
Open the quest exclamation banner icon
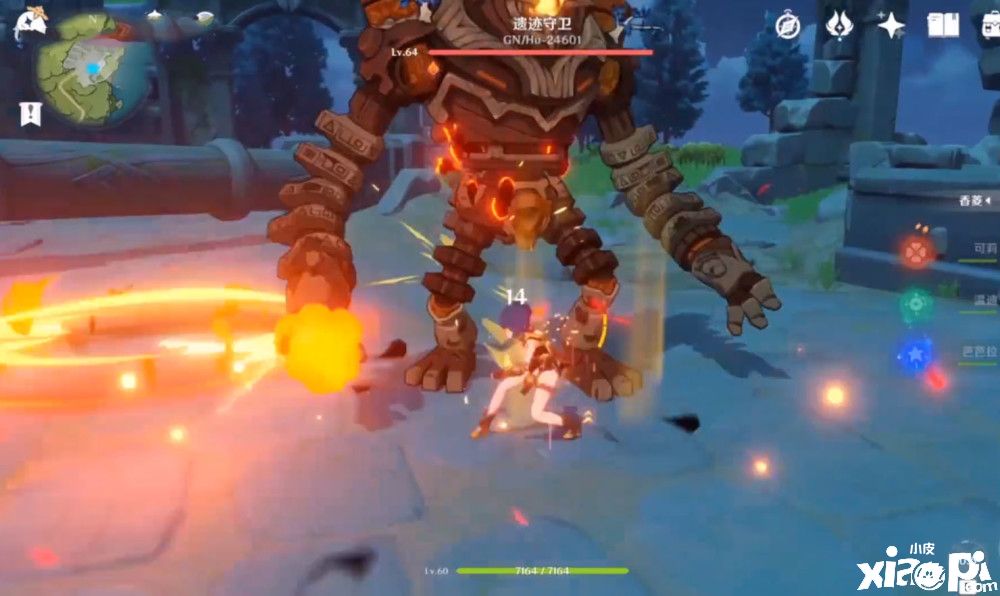[x=29, y=114]
